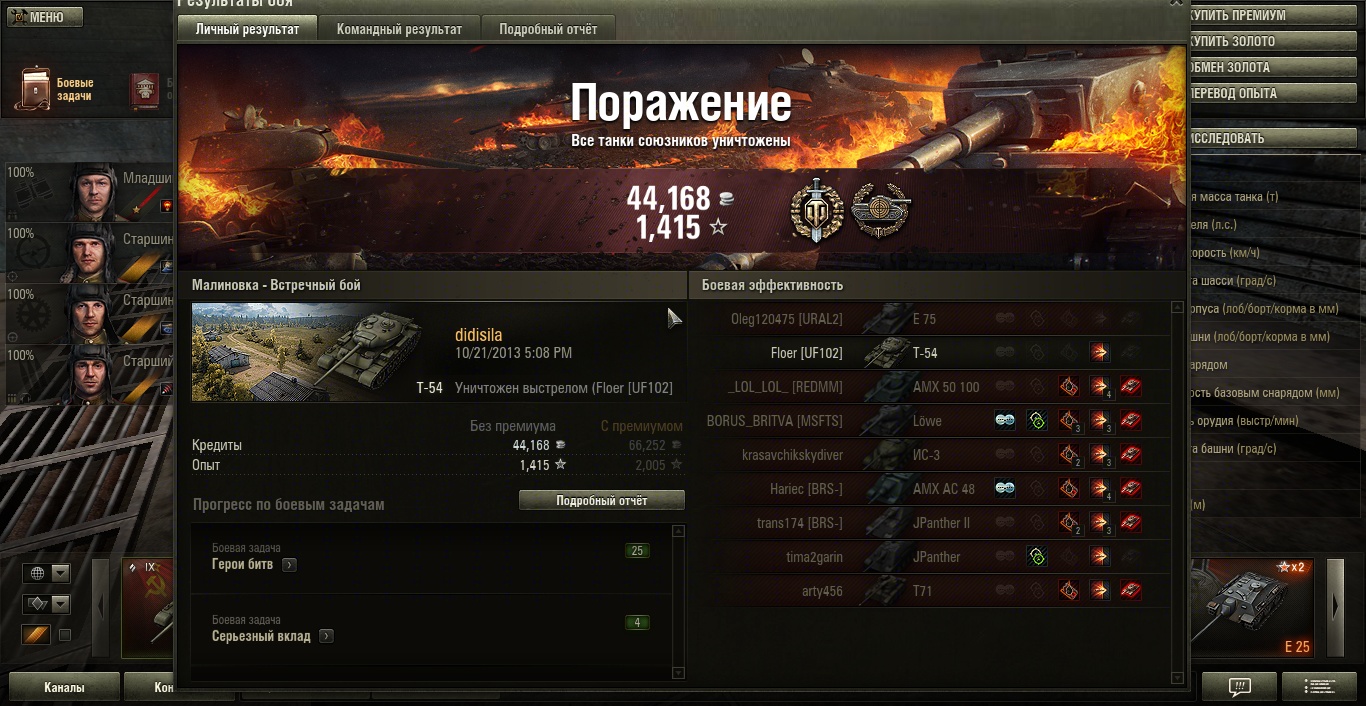Select the Личный результат tab

(x=247, y=29)
